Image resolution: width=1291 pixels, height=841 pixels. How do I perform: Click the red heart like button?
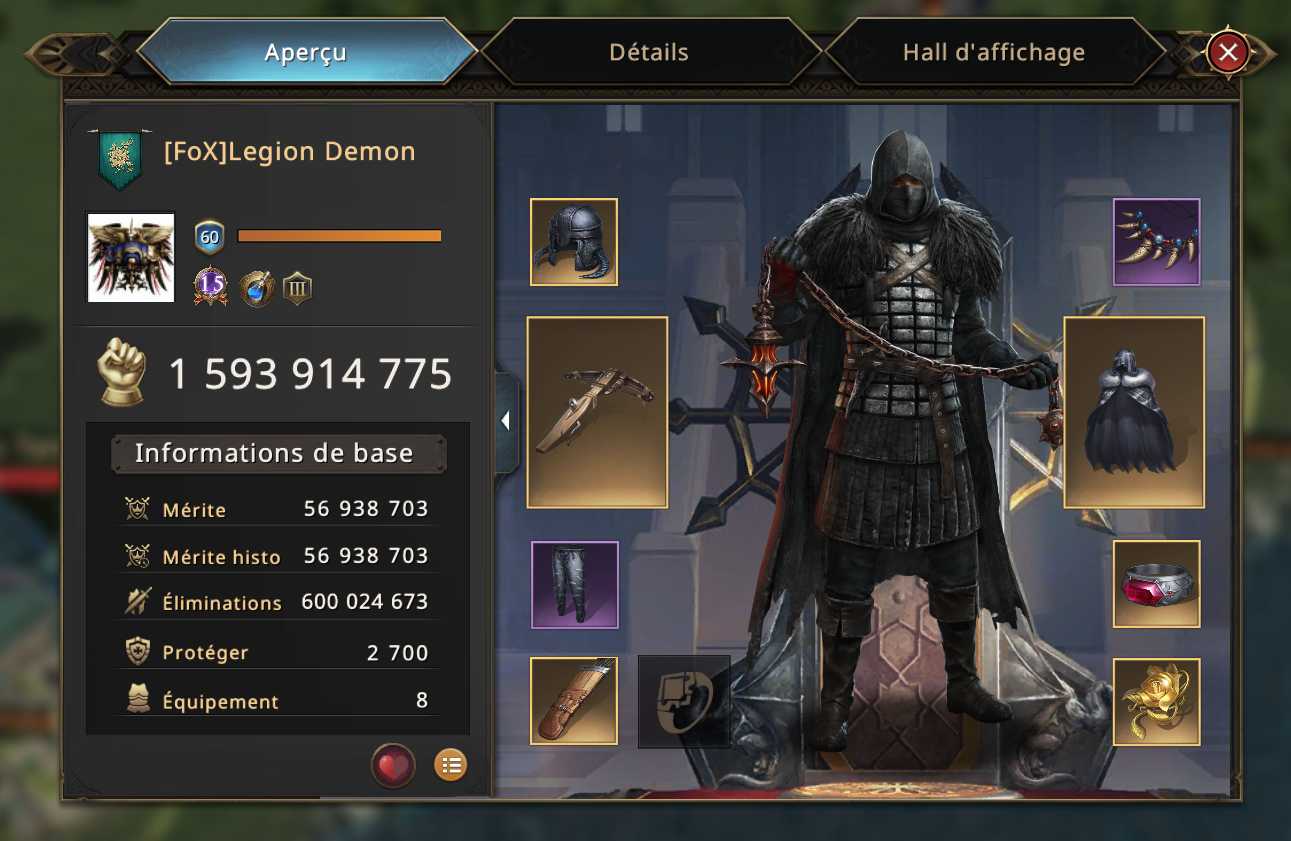click(x=393, y=766)
